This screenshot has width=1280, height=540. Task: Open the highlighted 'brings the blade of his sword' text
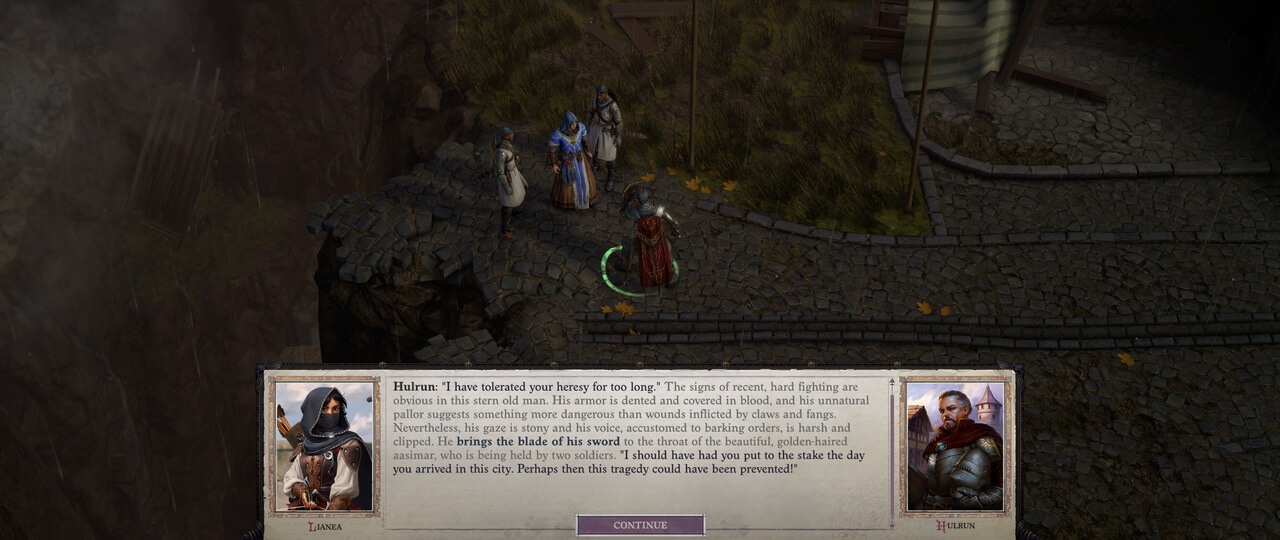(538, 441)
